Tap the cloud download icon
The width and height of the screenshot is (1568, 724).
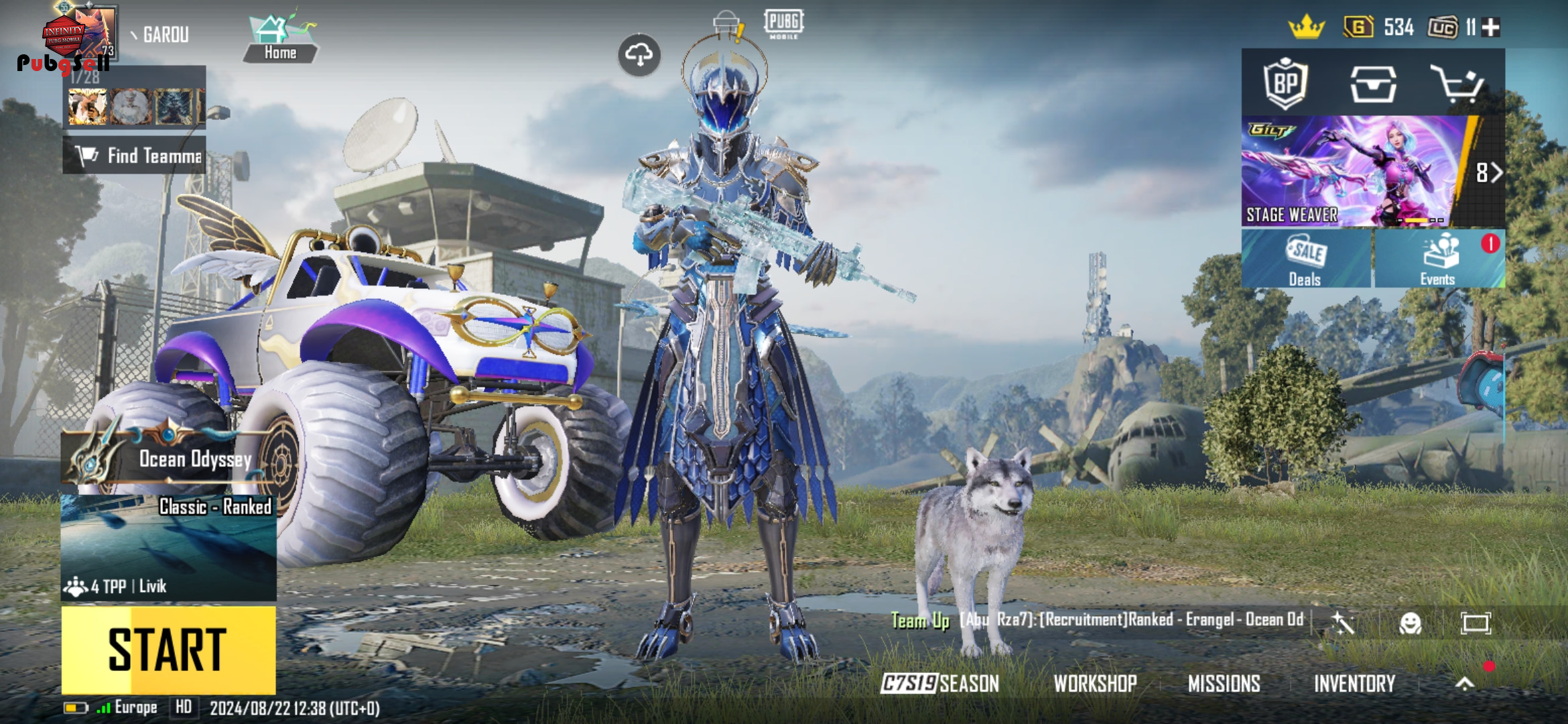point(639,55)
